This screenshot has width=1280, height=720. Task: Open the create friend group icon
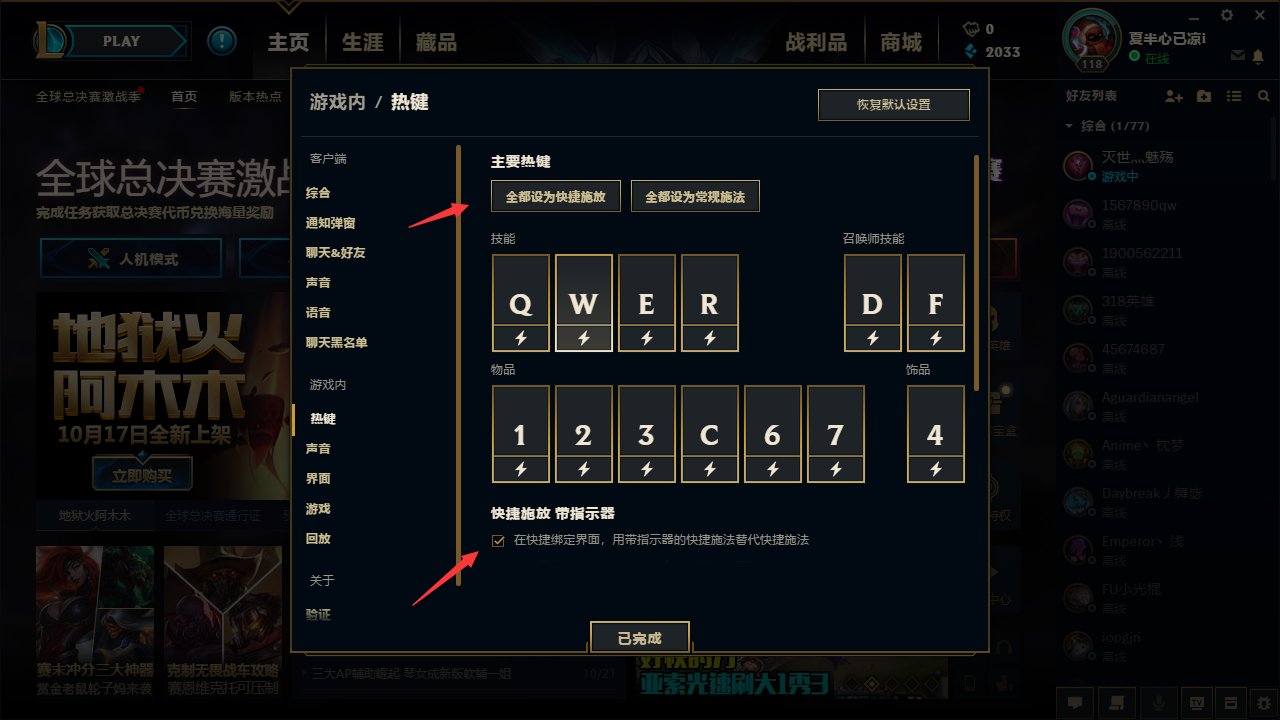coord(1203,96)
